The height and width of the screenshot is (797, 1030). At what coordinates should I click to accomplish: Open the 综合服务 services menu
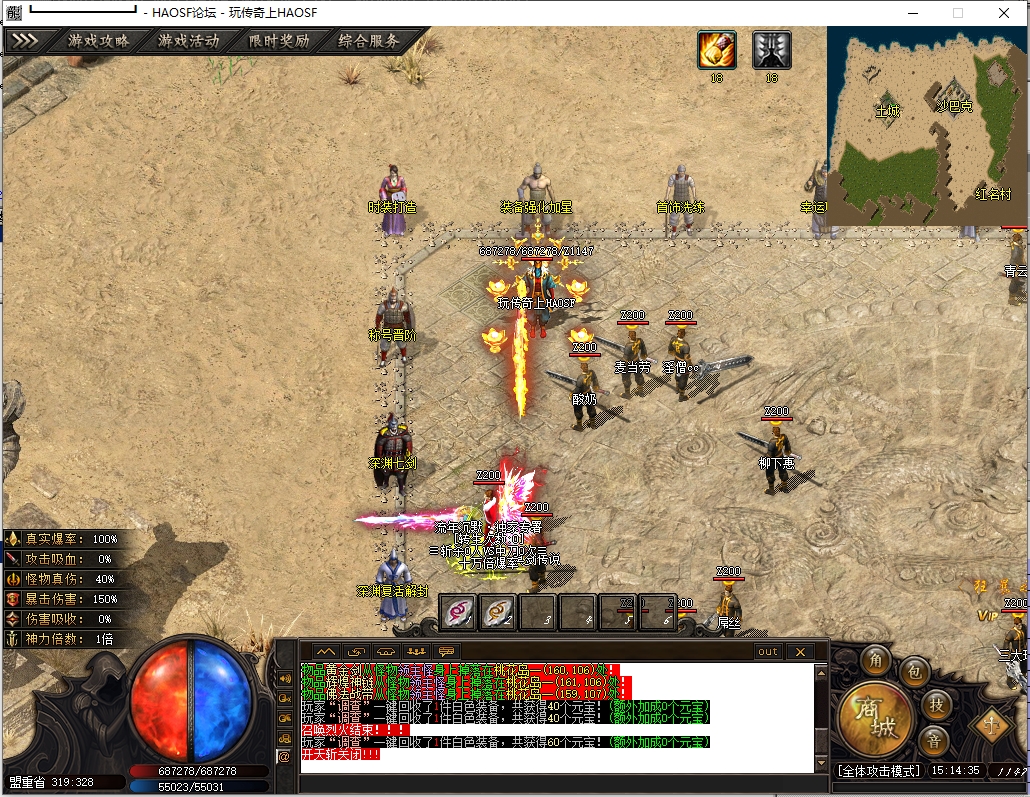point(369,41)
